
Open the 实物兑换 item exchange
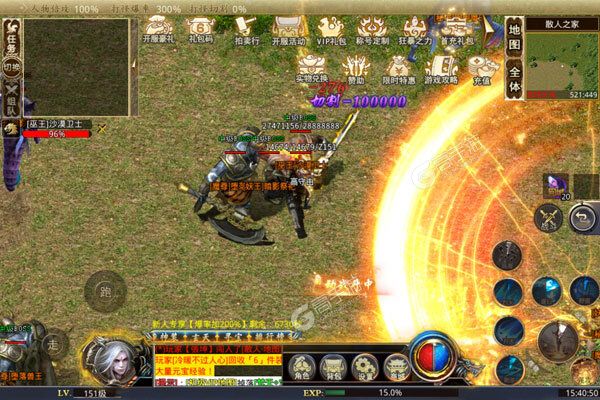[311, 67]
